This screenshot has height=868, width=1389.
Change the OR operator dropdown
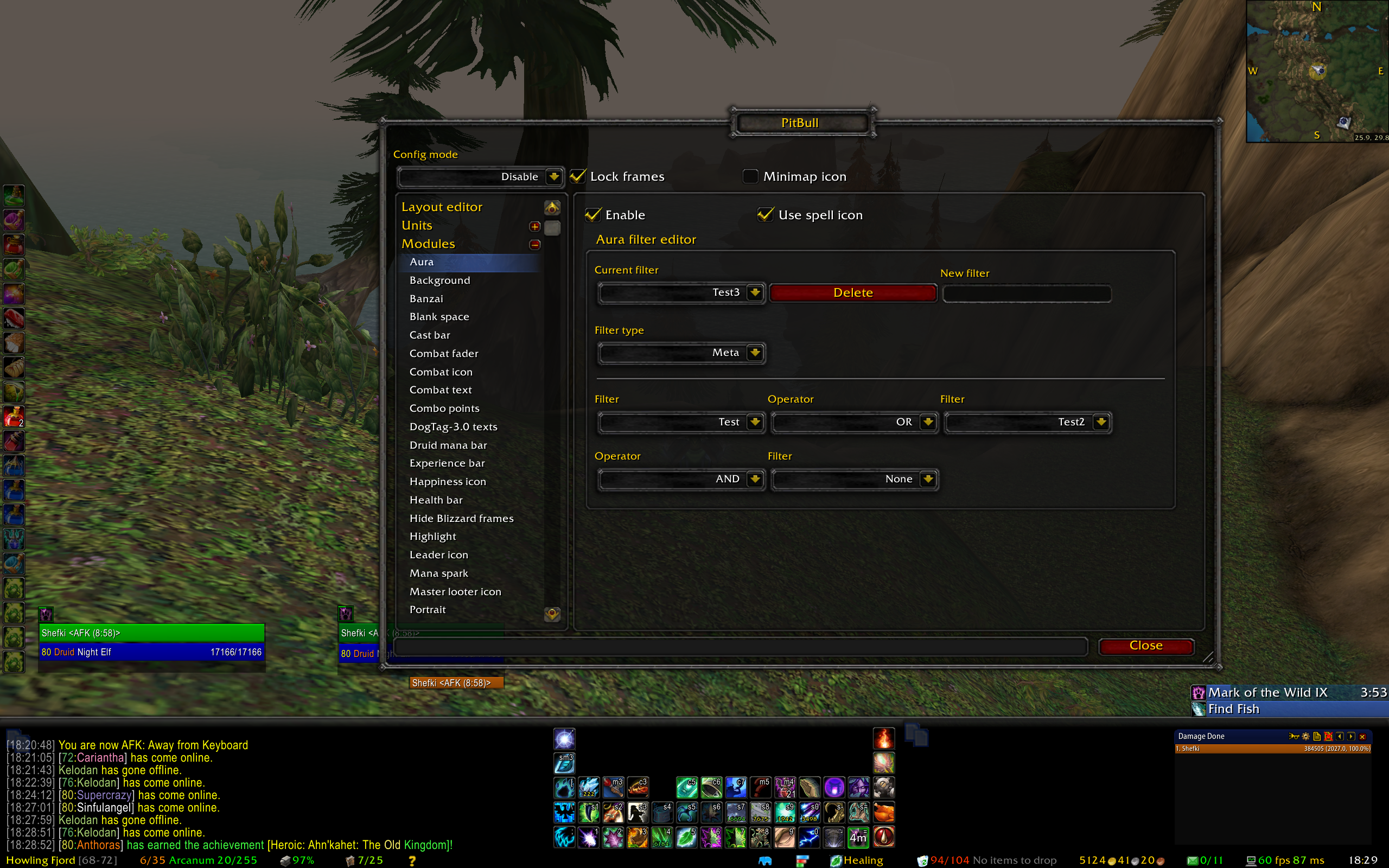click(x=927, y=422)
